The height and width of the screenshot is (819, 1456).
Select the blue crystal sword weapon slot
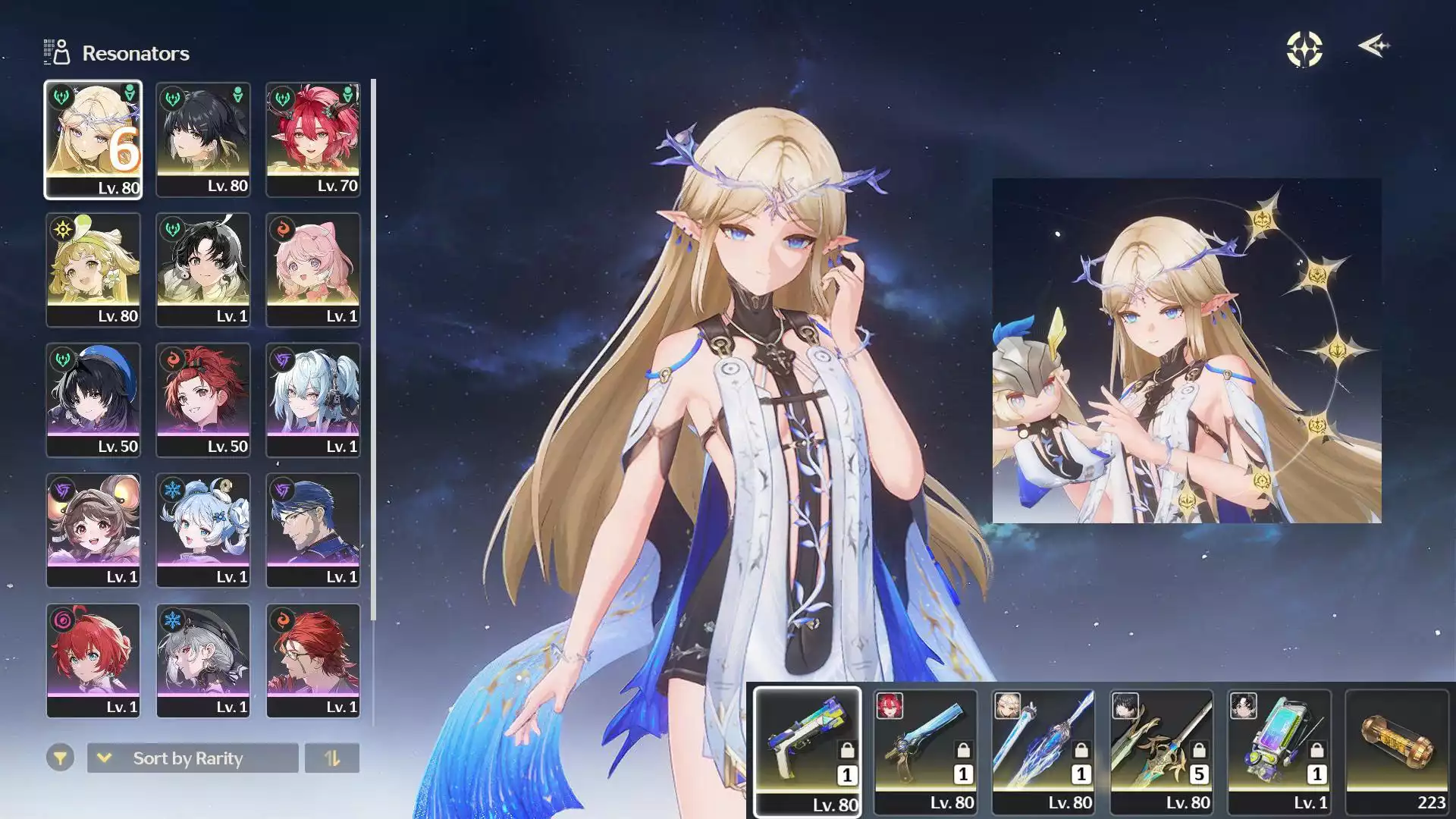1043,751
